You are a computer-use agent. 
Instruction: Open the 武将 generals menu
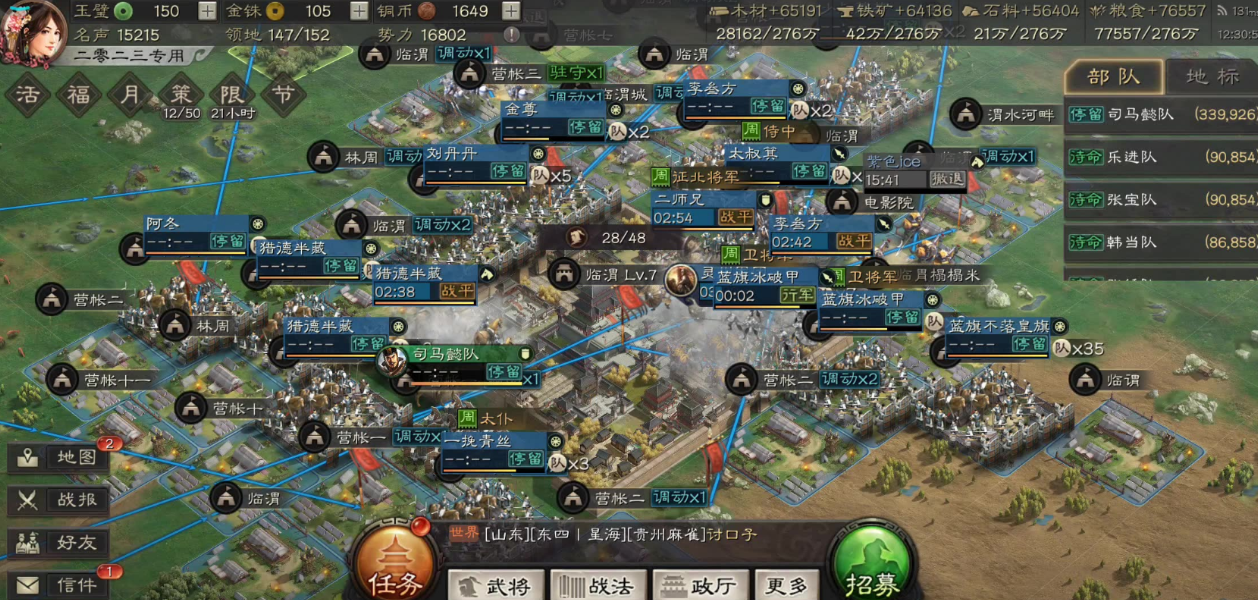pyautogui.click(x=497, y=586)
